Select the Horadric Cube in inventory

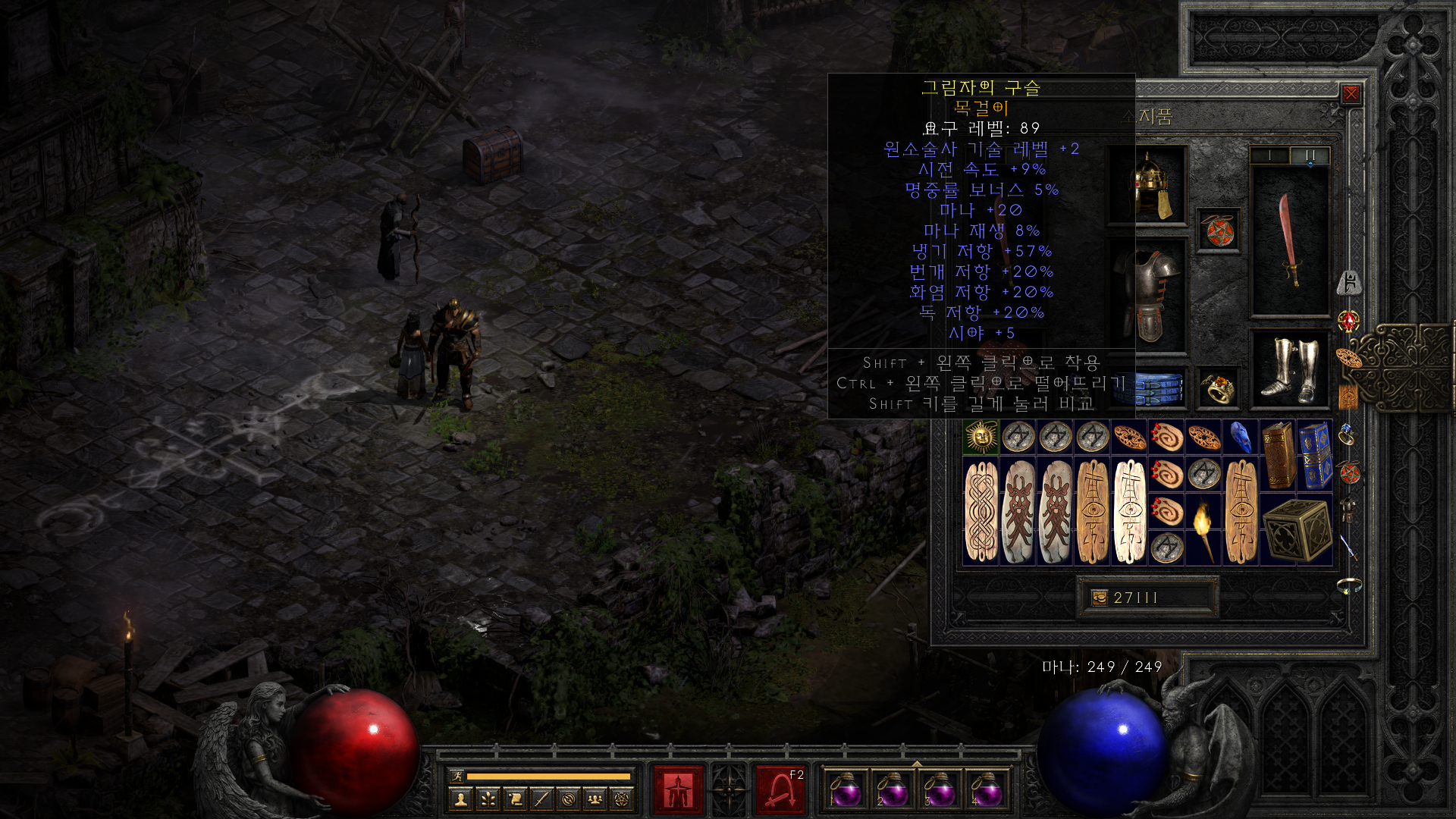(1297, 529)
